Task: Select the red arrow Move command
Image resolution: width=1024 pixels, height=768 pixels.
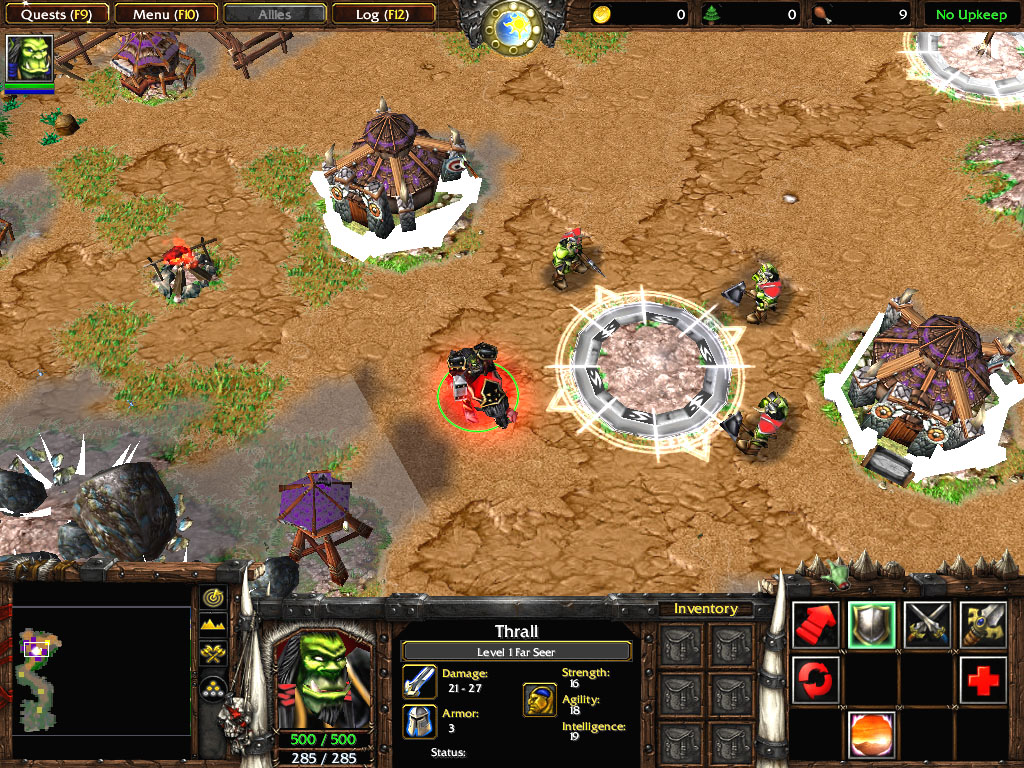Action: 817,625
